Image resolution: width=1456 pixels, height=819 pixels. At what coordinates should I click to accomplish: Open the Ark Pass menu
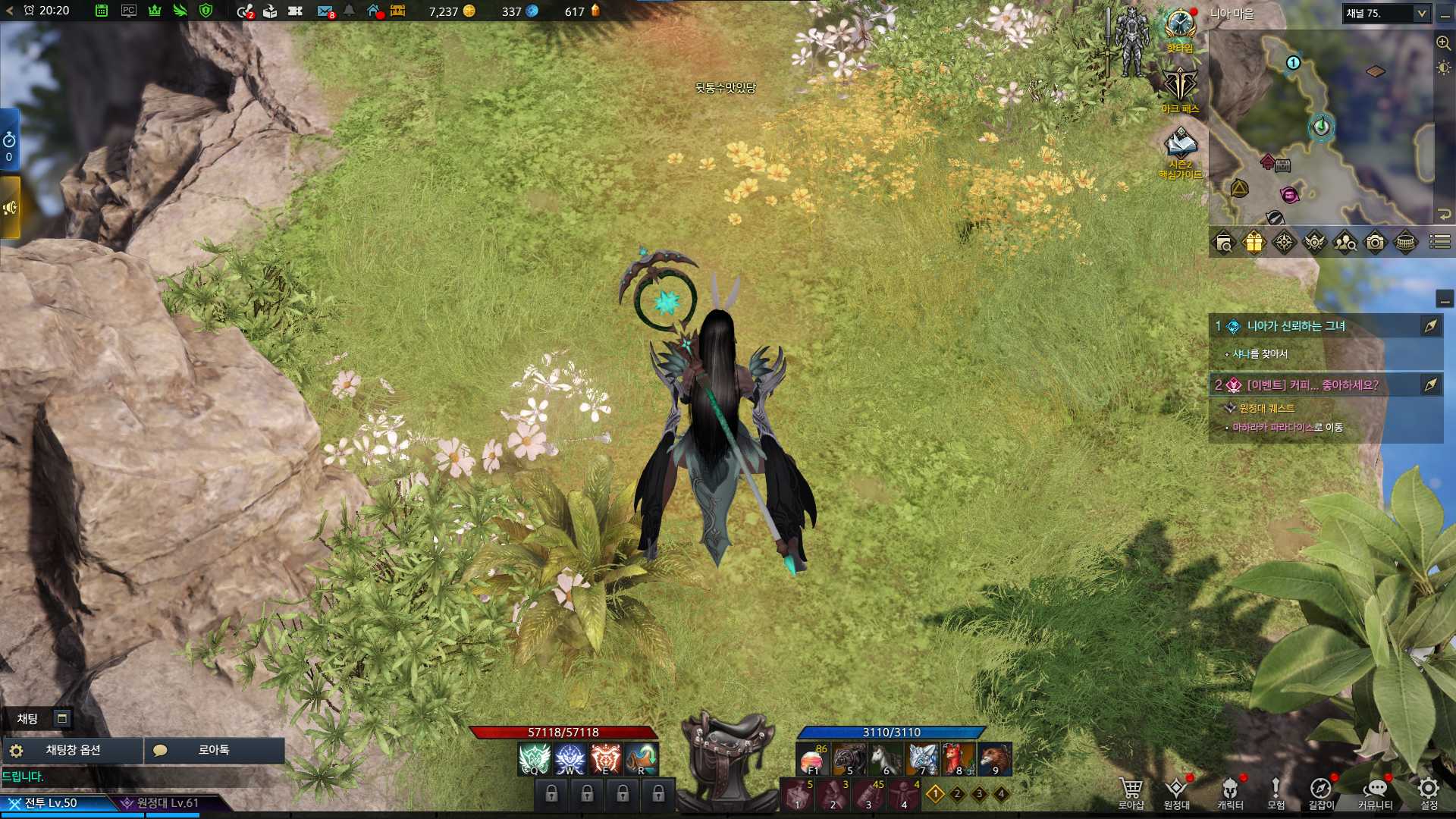pos(1180,87)
